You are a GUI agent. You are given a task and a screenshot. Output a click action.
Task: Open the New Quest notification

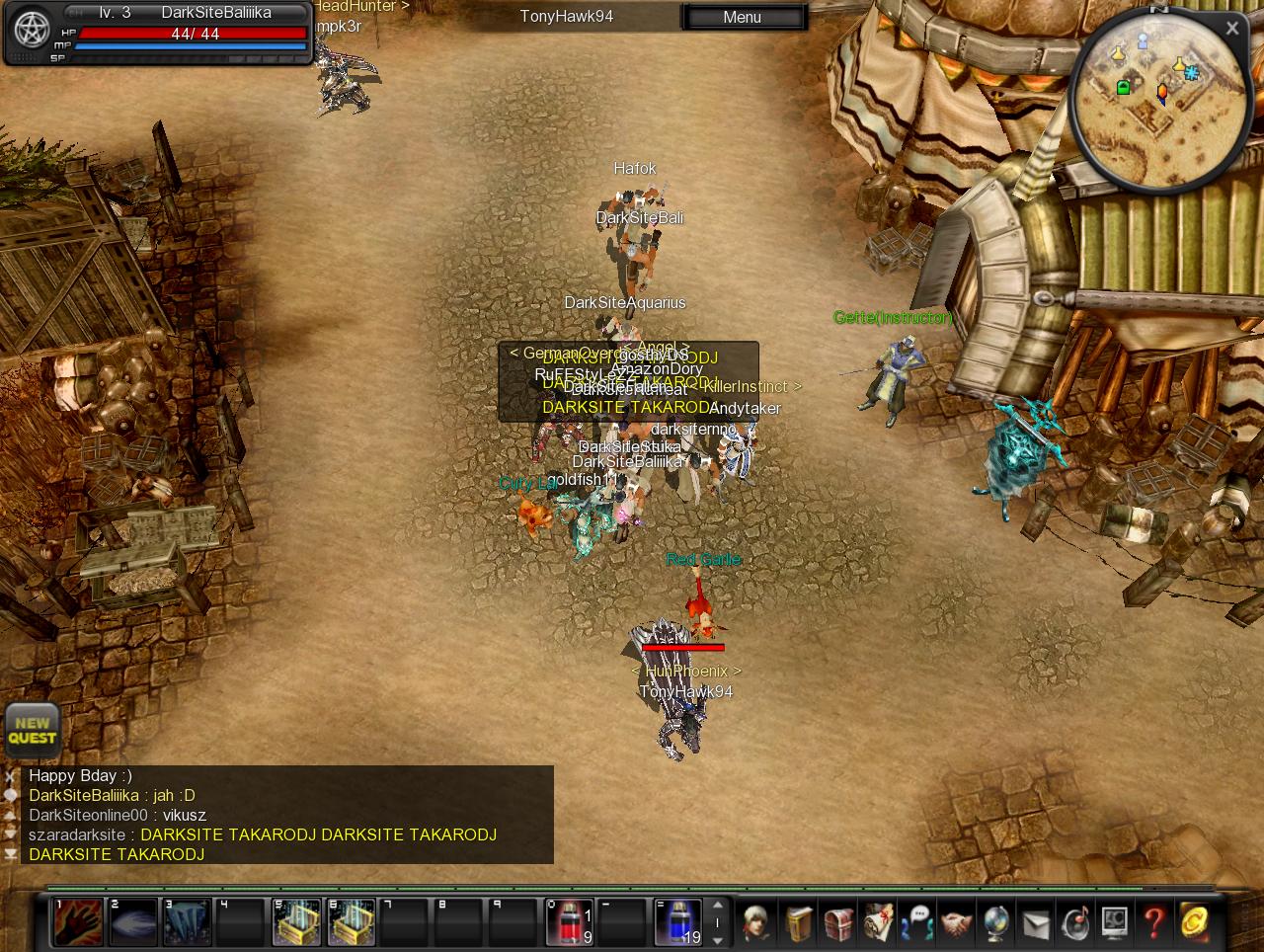click(33, 731)
